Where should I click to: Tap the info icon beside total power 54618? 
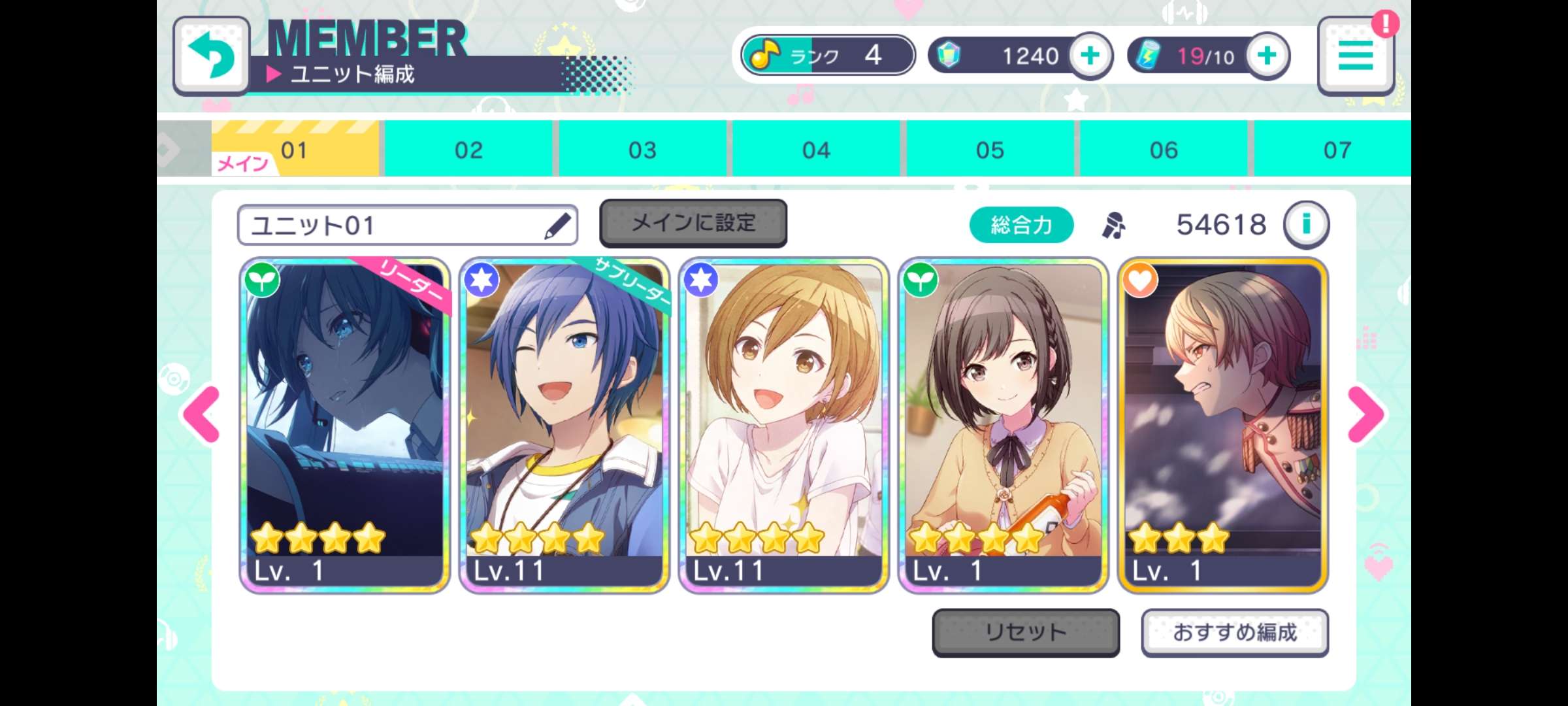[1306, 224]
